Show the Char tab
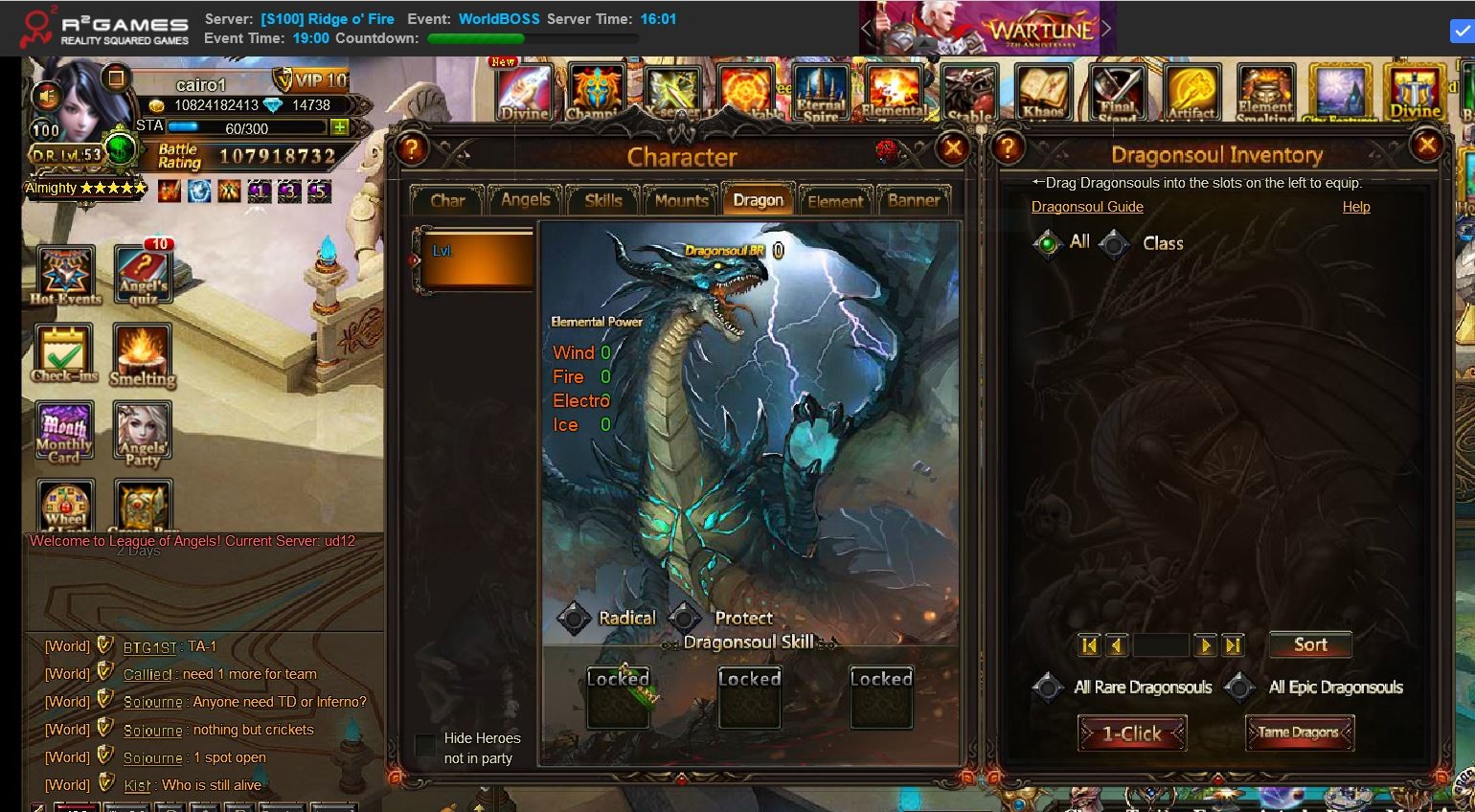 coord(447,200)
